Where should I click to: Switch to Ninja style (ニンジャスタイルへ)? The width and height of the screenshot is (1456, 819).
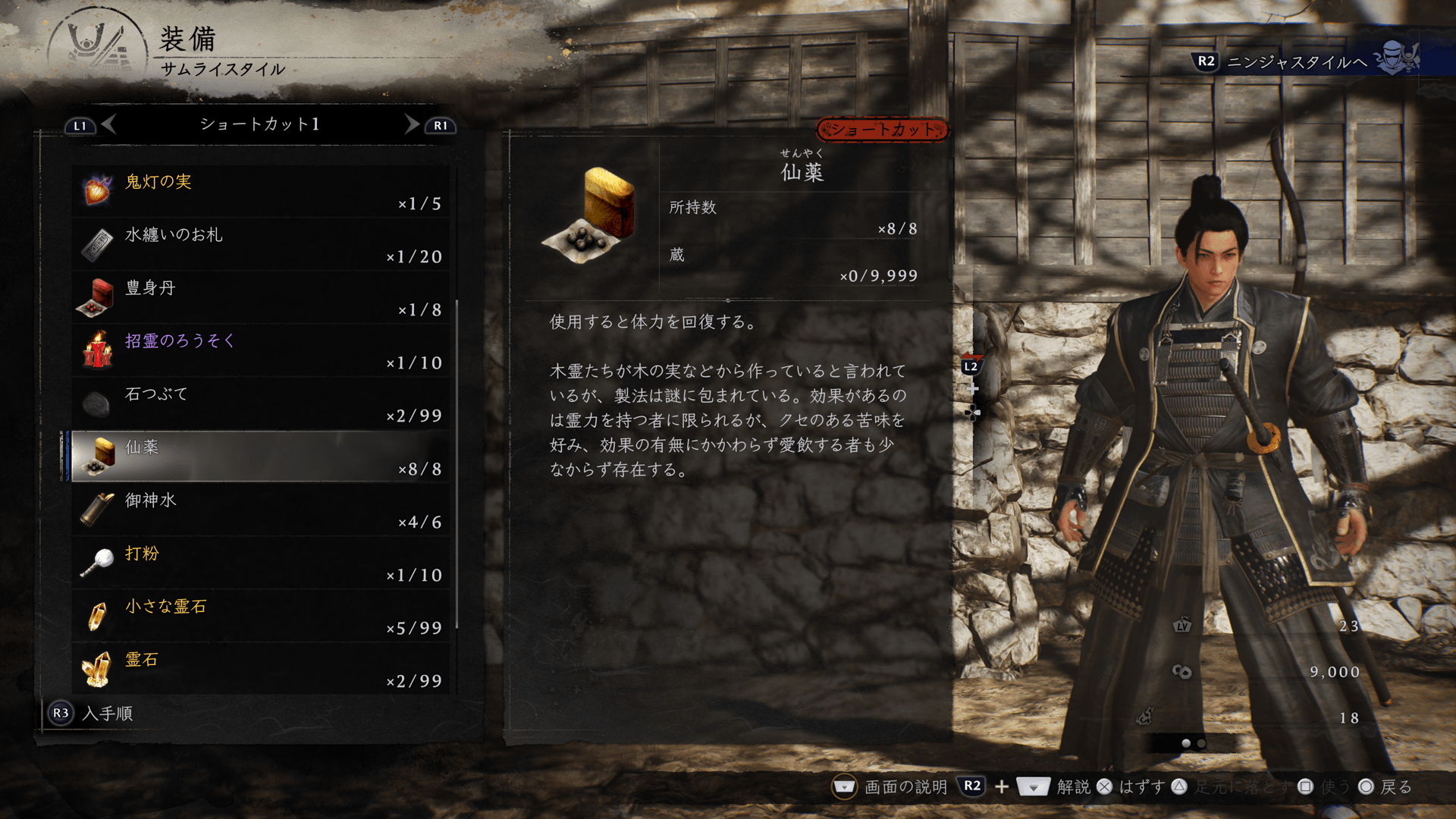point(1297,61)
